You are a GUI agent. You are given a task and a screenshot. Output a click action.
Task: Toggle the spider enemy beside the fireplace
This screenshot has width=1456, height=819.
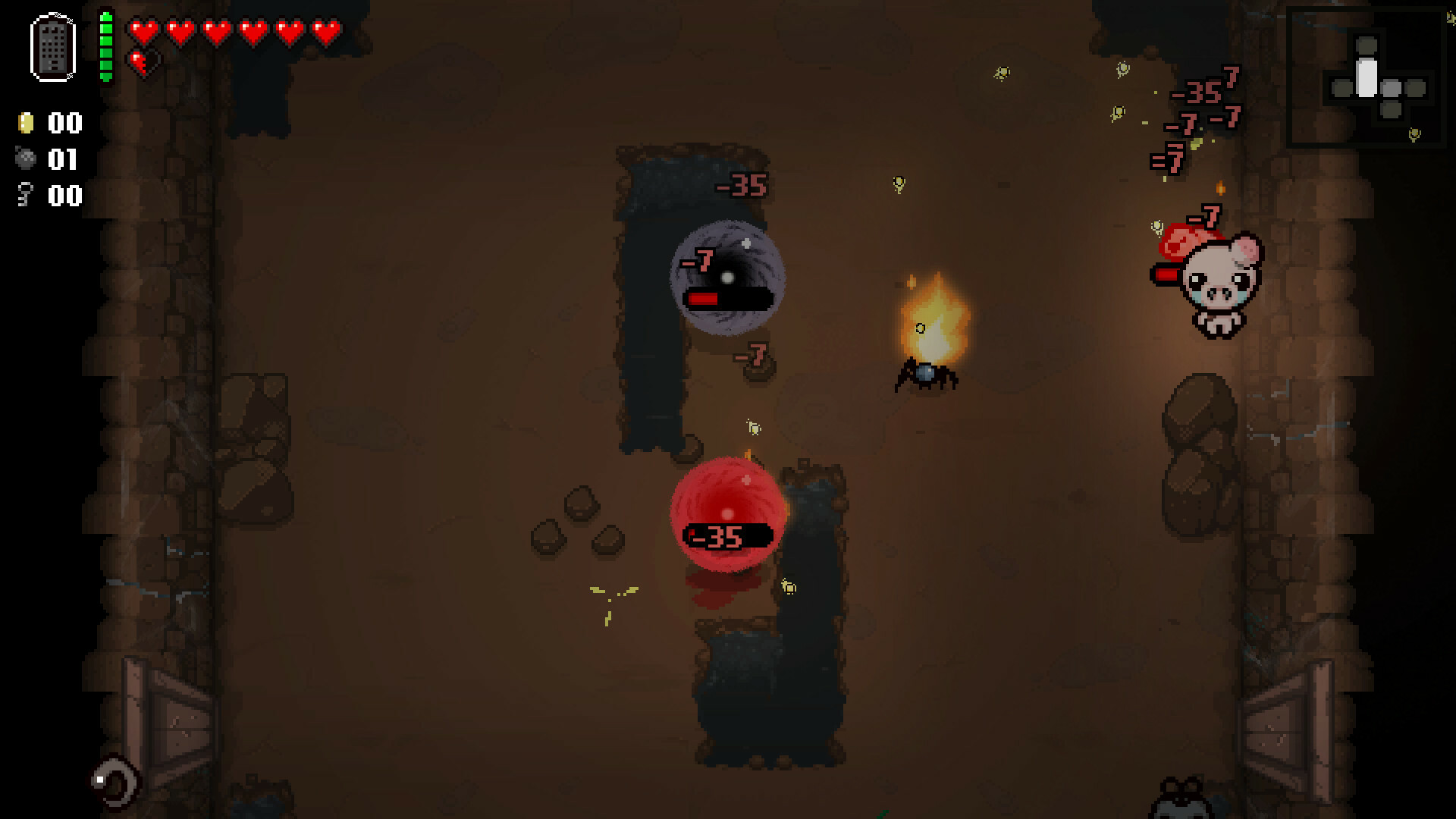point(927,377)
